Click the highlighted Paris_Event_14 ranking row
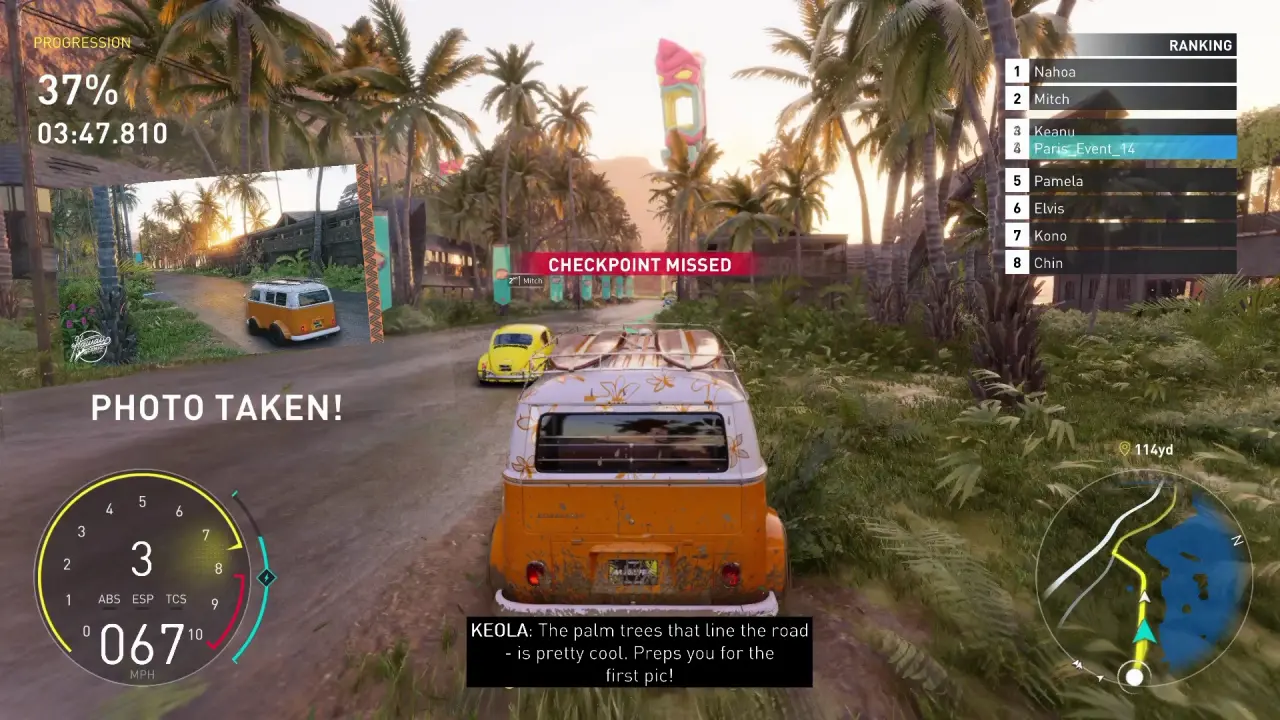 1120,149
